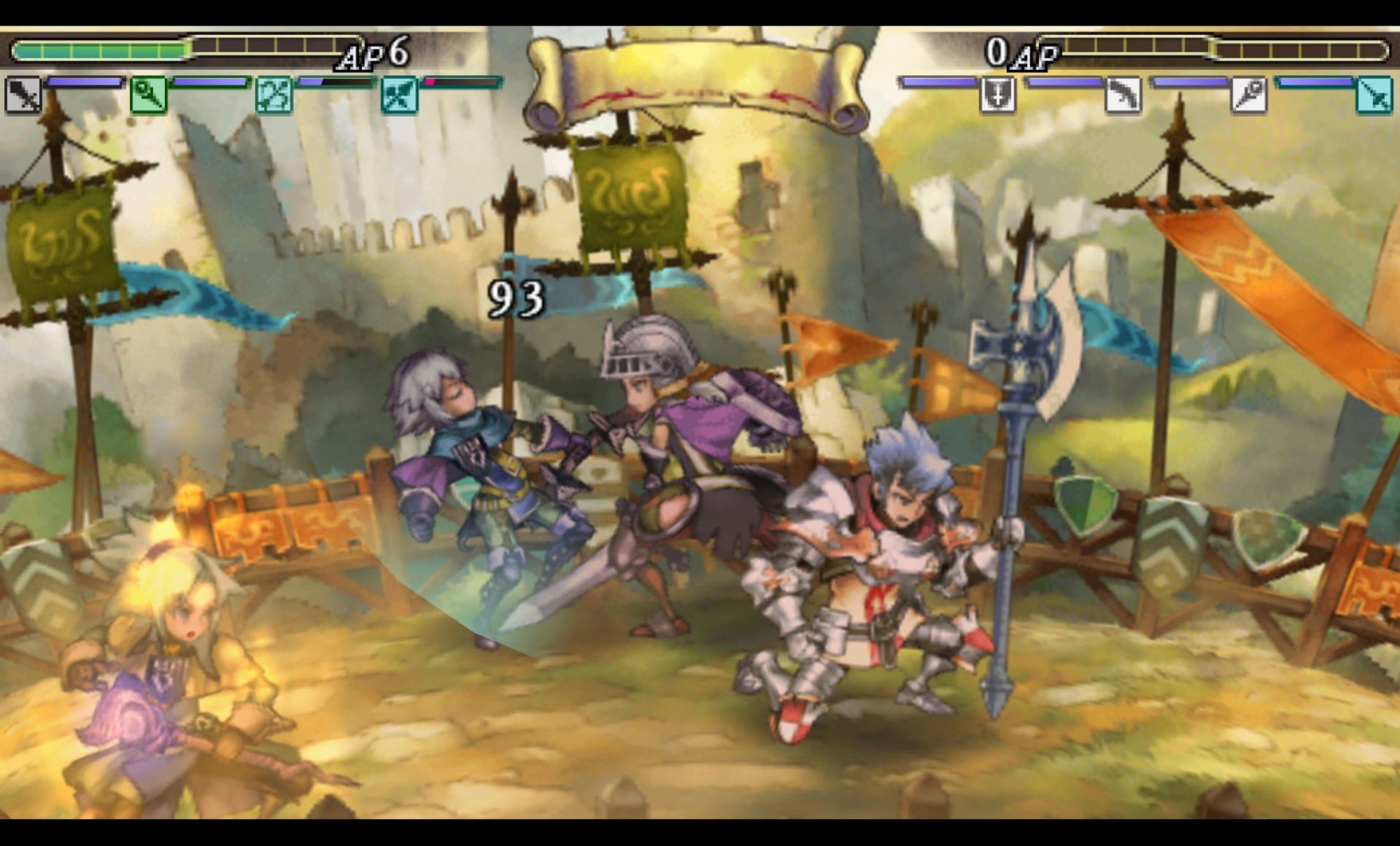Image resolution: width=1400 pixels, height=846 pixels.
Task: Click the teal lance enemy icon
Action: click(x=1373, y=96)
